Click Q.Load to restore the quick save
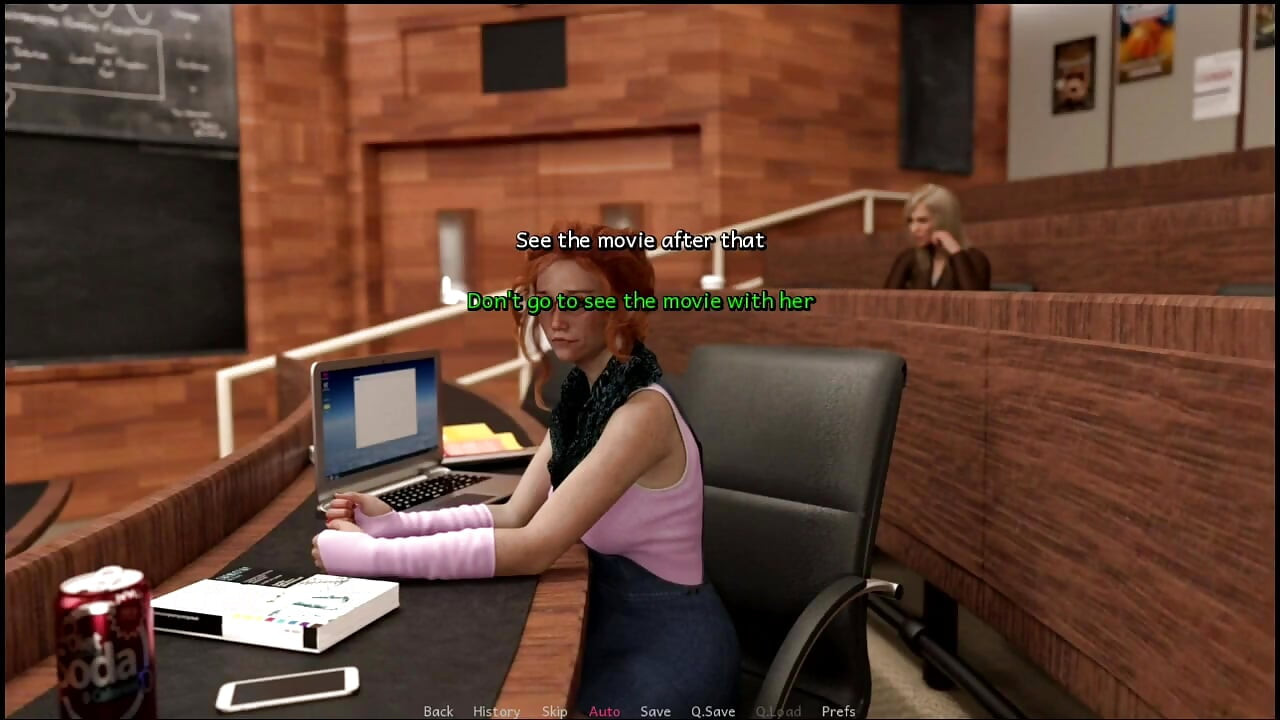1280x720 pixels. [778, 711]
